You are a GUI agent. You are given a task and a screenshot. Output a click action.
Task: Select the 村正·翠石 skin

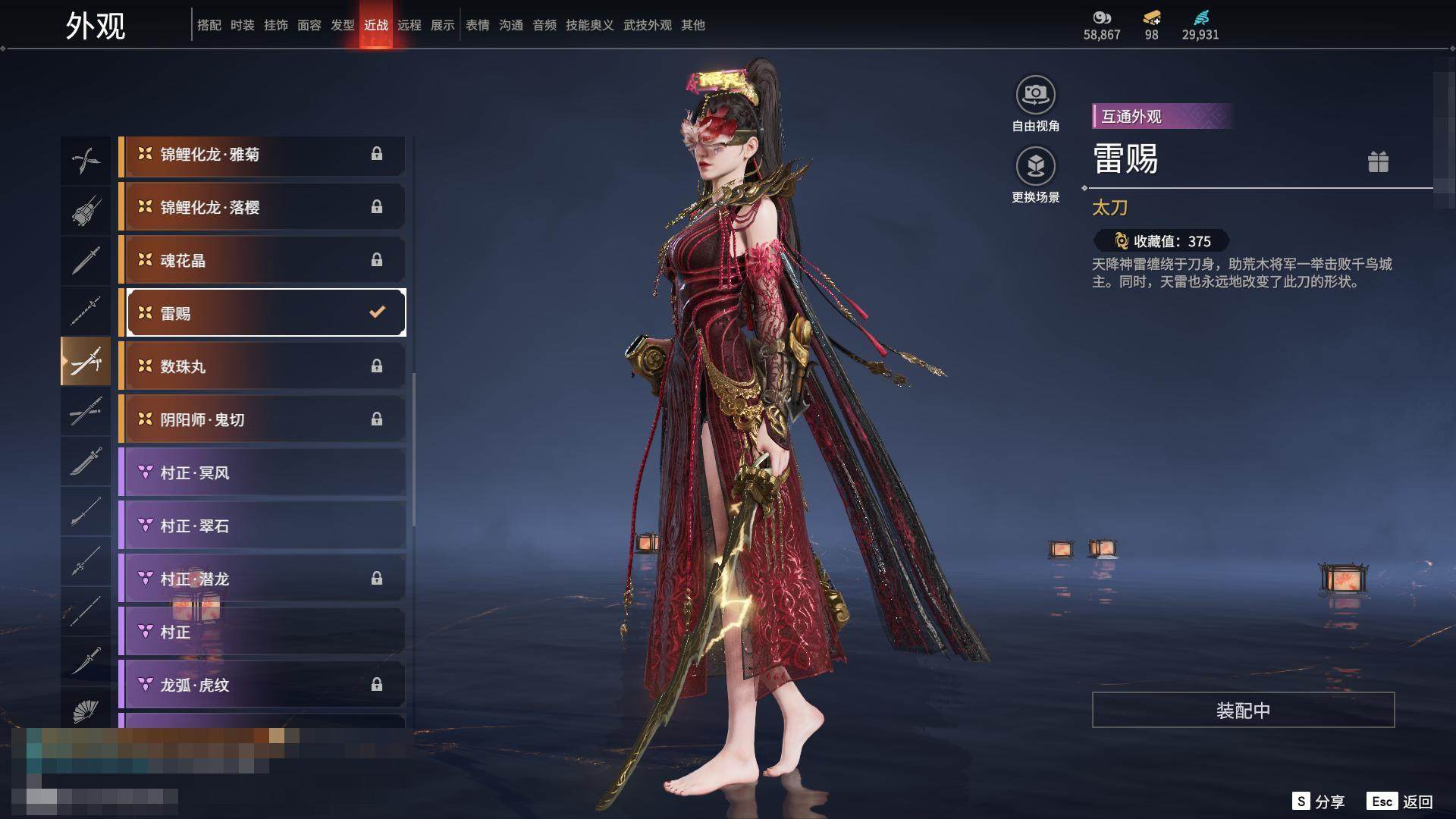(262, 526)
